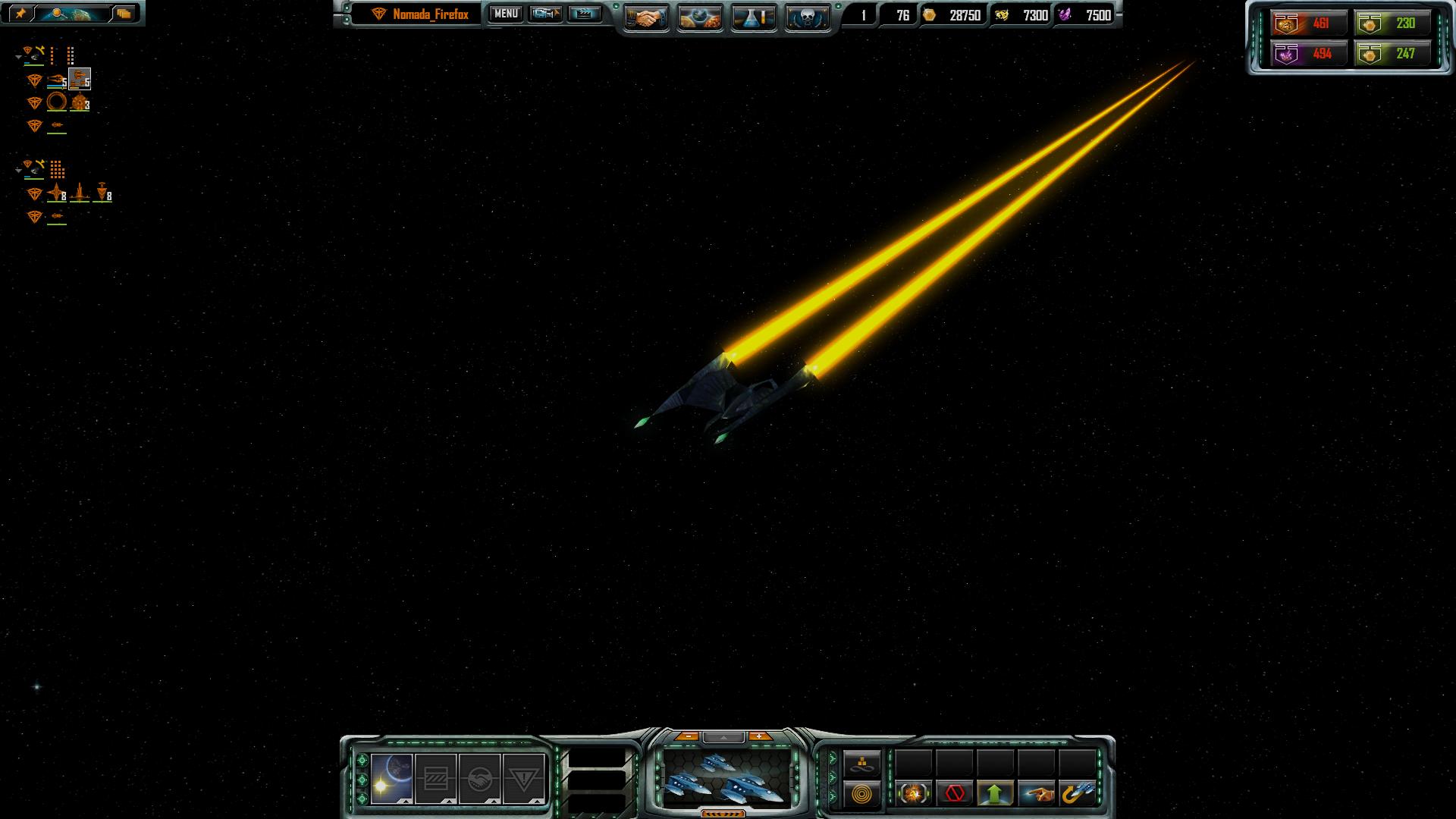Image resolution: width=1456 pixels, height=819 pixels.
Task: Open the skull pirate screen
Action: pyautogui.click(x=807, y=17)
